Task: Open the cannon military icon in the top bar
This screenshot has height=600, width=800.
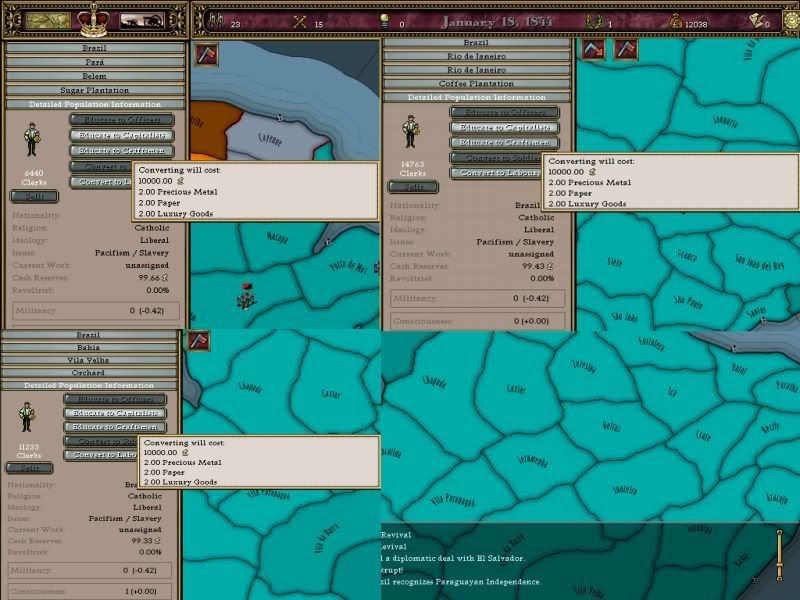Action: [141, 20]
